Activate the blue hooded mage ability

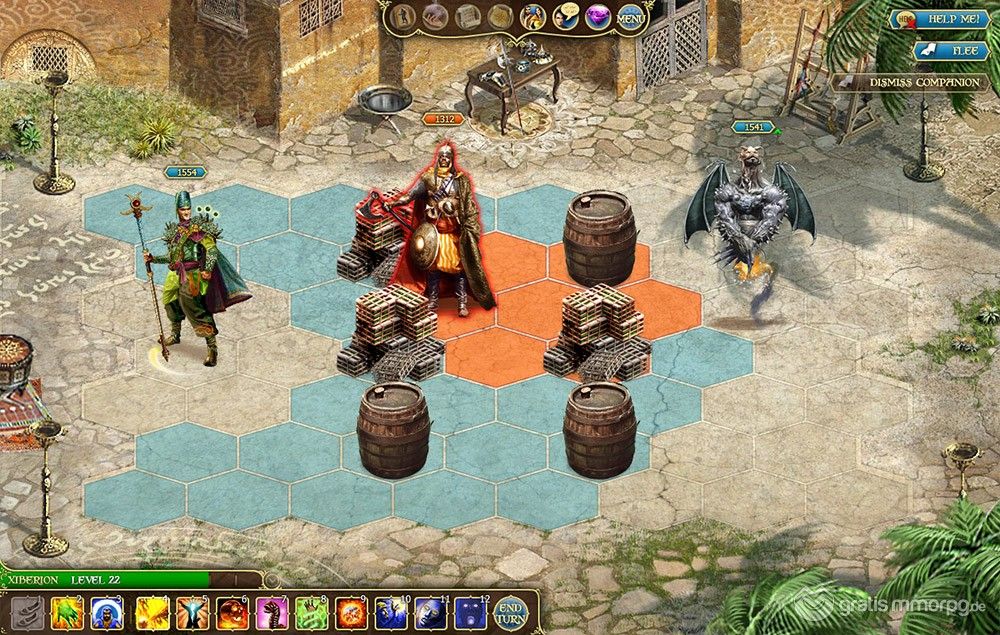click(108, 612)
